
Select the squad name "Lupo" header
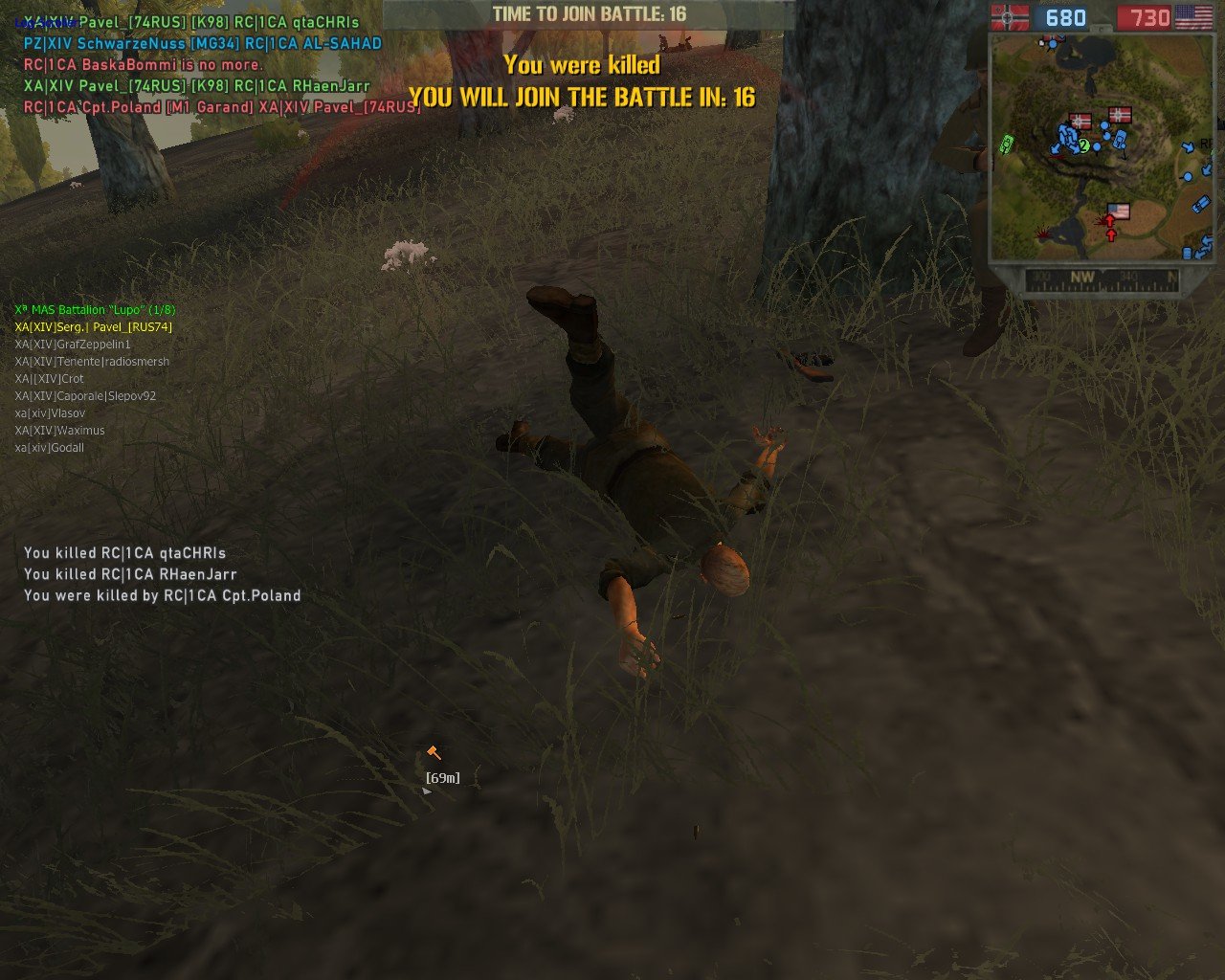click(95, 310)
